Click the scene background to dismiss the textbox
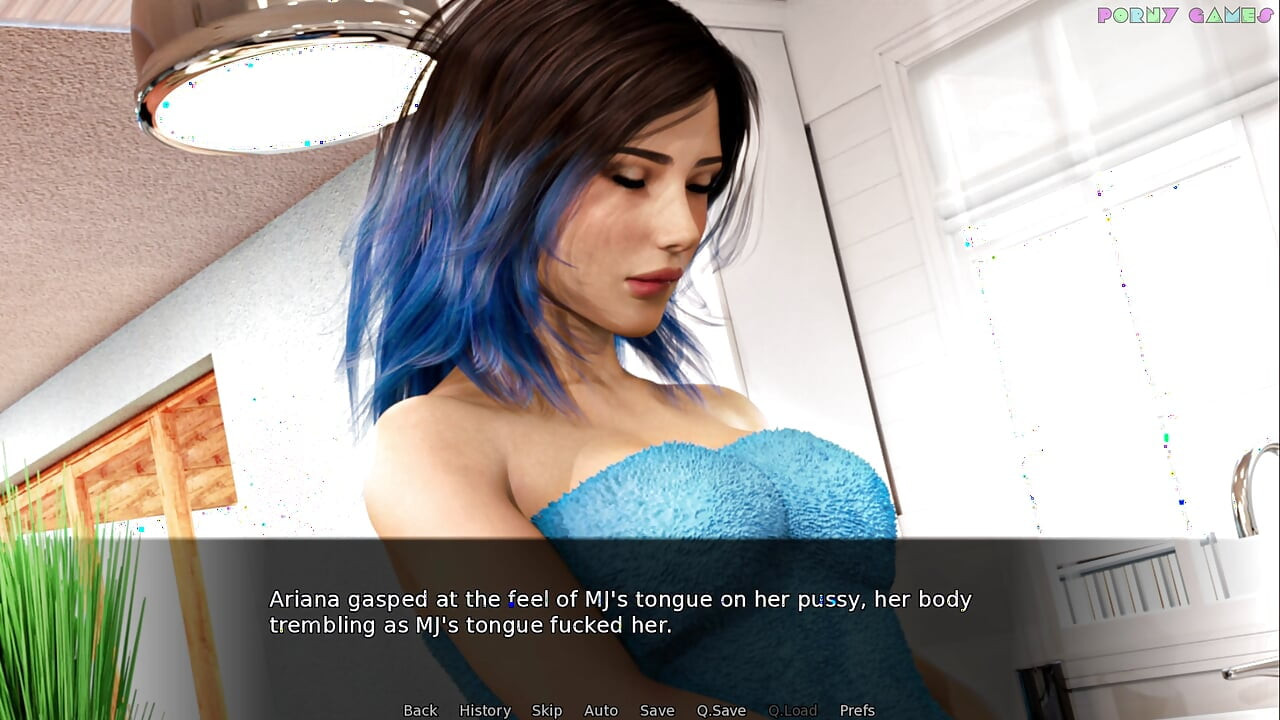1280x720 pixels. tap(640, 300)
